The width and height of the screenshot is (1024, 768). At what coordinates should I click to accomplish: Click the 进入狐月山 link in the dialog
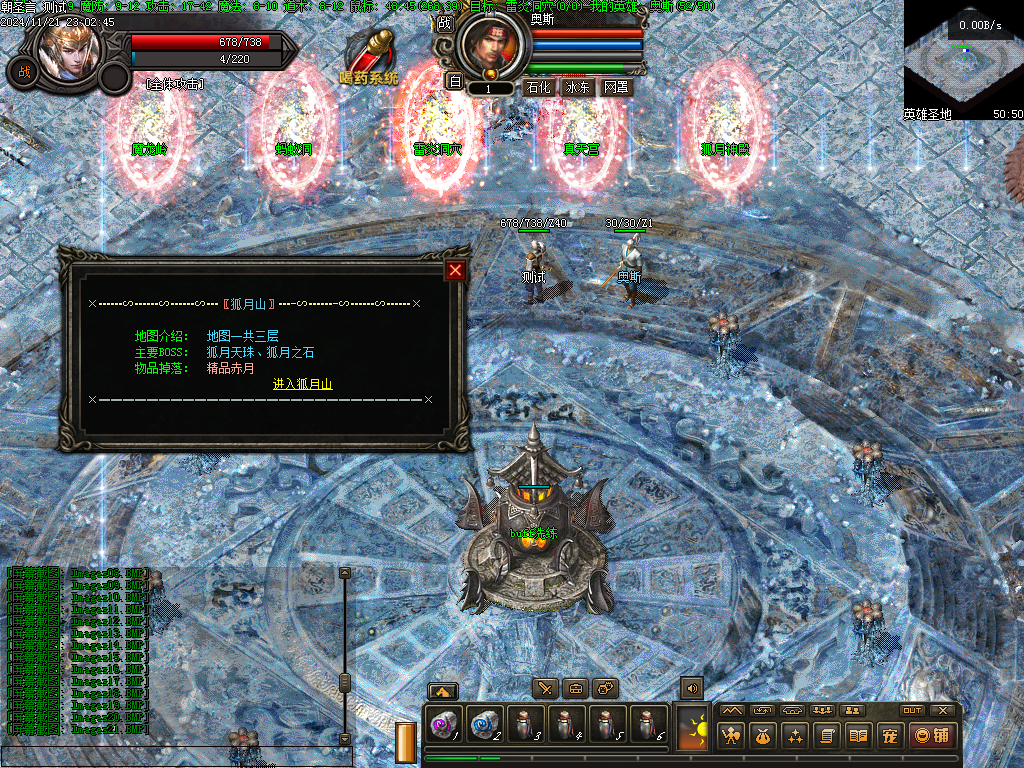[x=302, y=384]
